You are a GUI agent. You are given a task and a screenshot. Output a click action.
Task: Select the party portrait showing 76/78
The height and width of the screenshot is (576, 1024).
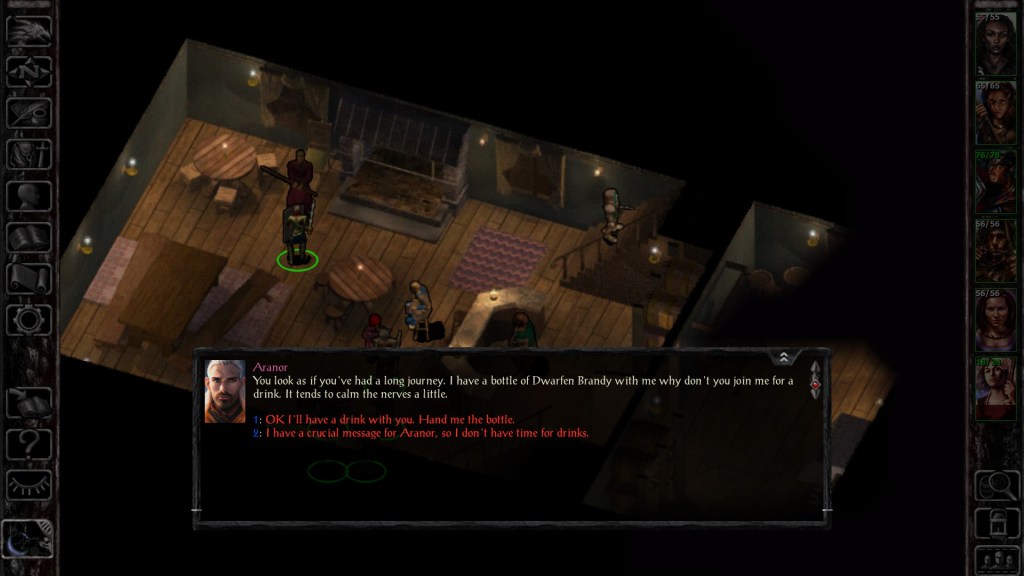pos(996,182)
